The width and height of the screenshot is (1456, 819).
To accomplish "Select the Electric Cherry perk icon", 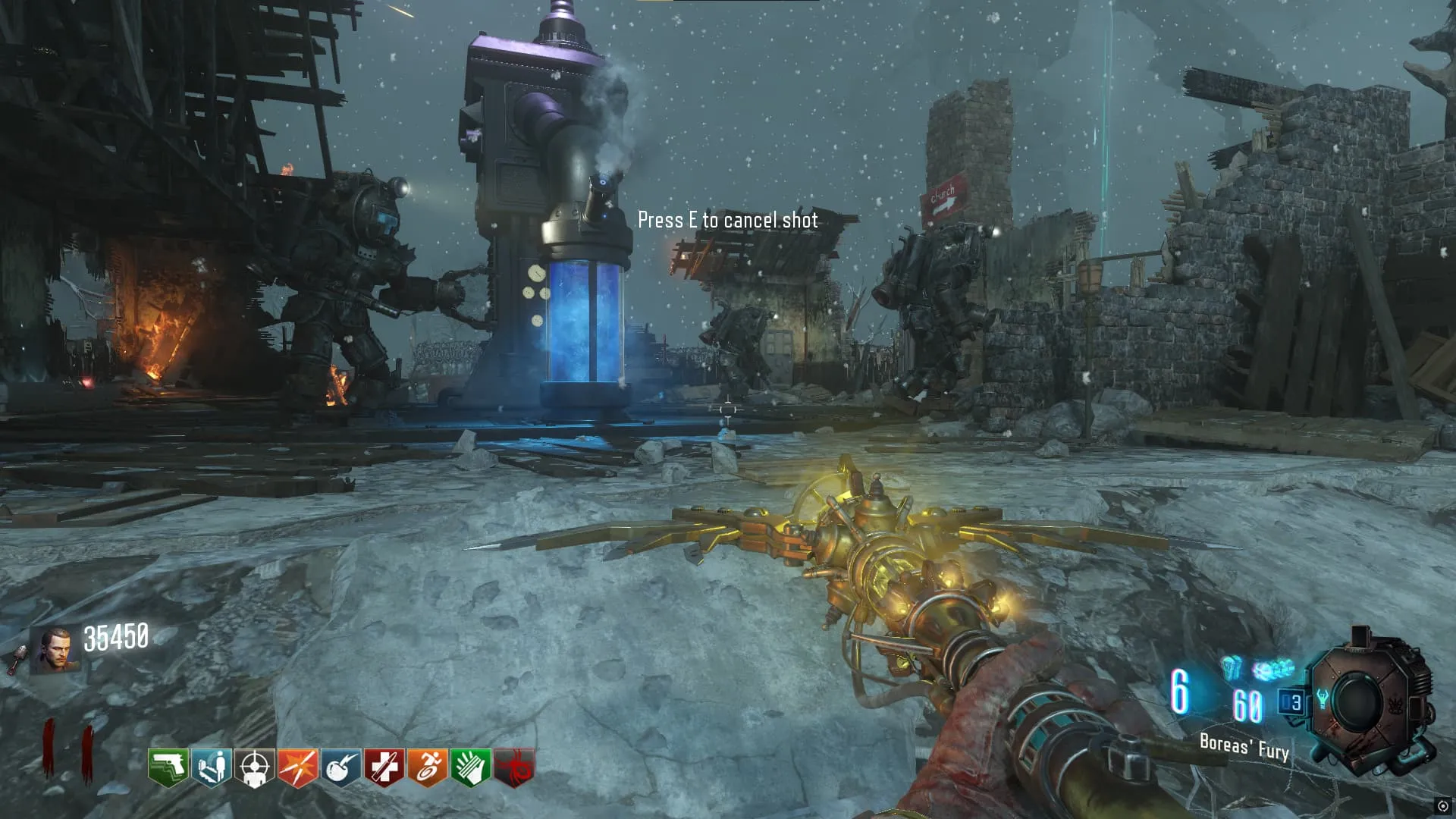I will [x=341, y=767].
